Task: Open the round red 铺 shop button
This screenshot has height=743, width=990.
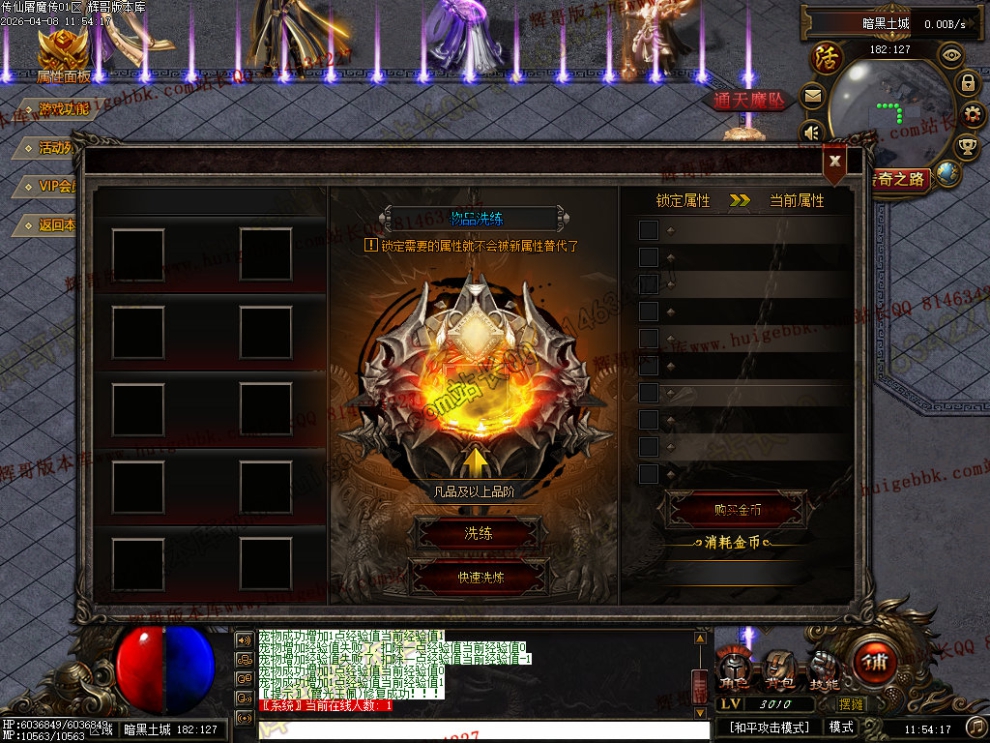Action: 874,660
